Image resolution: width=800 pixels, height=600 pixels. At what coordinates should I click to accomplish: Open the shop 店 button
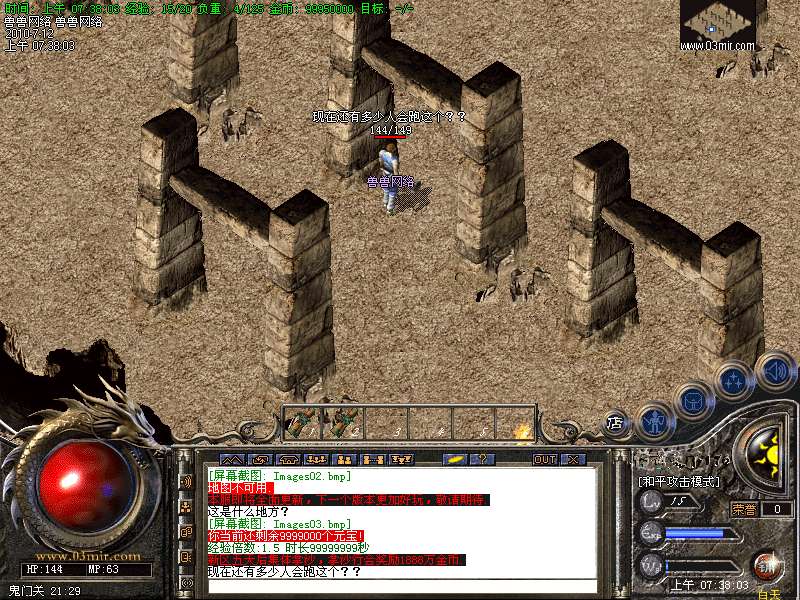click(x=617, y=424)
